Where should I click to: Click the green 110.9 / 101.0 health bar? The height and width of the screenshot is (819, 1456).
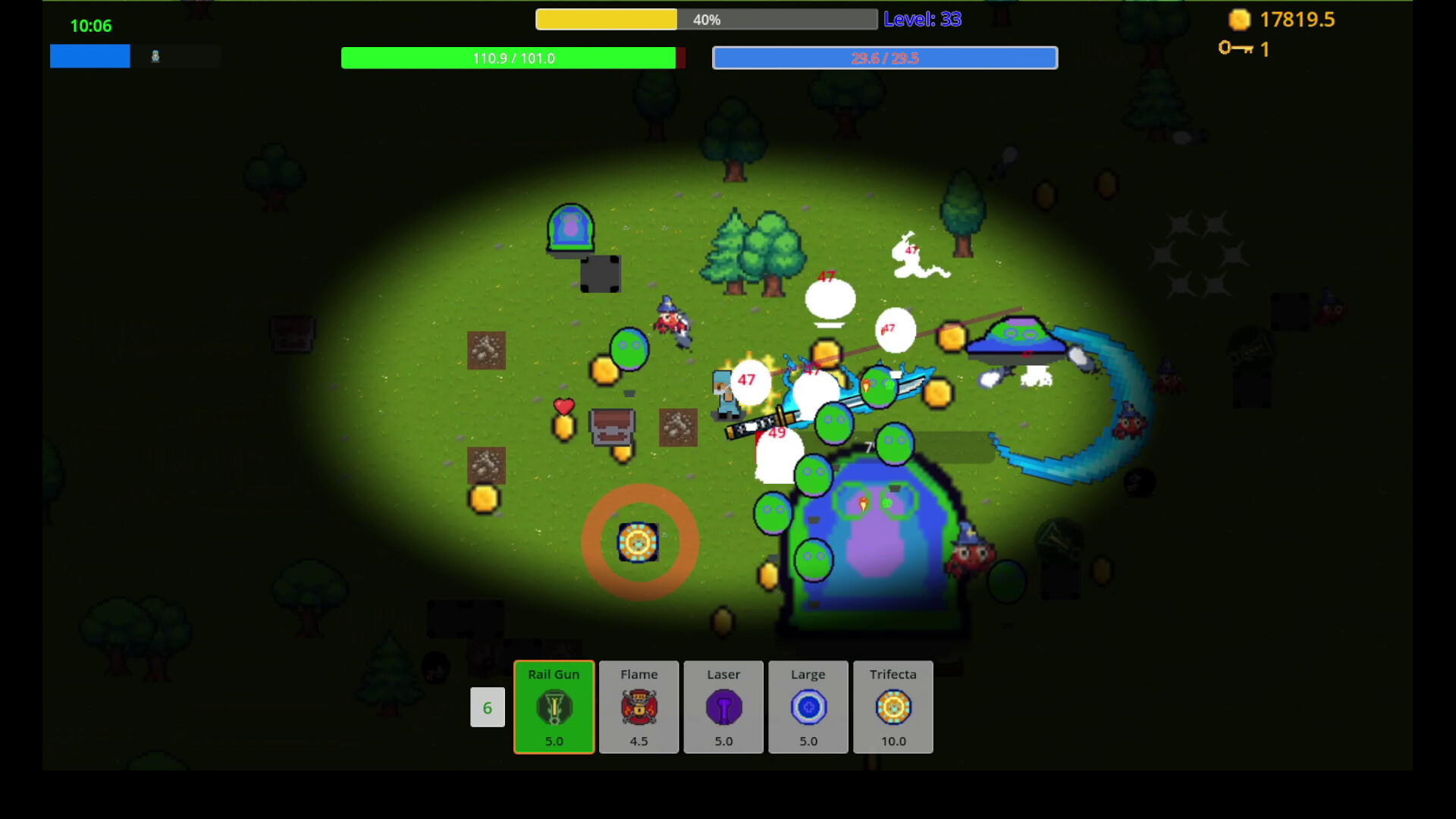[508, 57]
